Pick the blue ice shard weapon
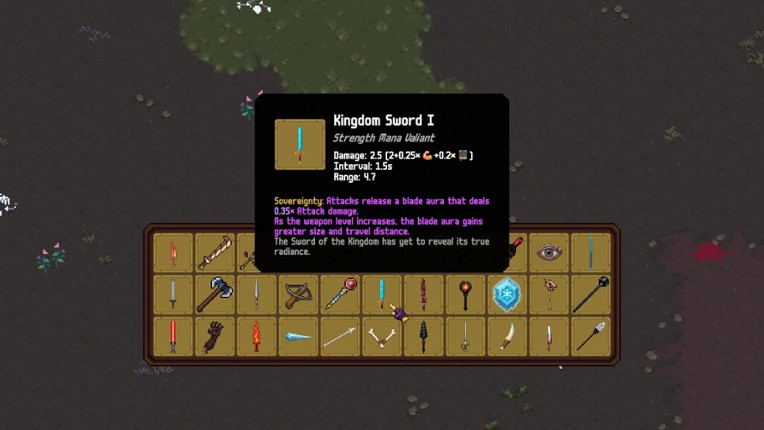 click(x=297, y=336)
